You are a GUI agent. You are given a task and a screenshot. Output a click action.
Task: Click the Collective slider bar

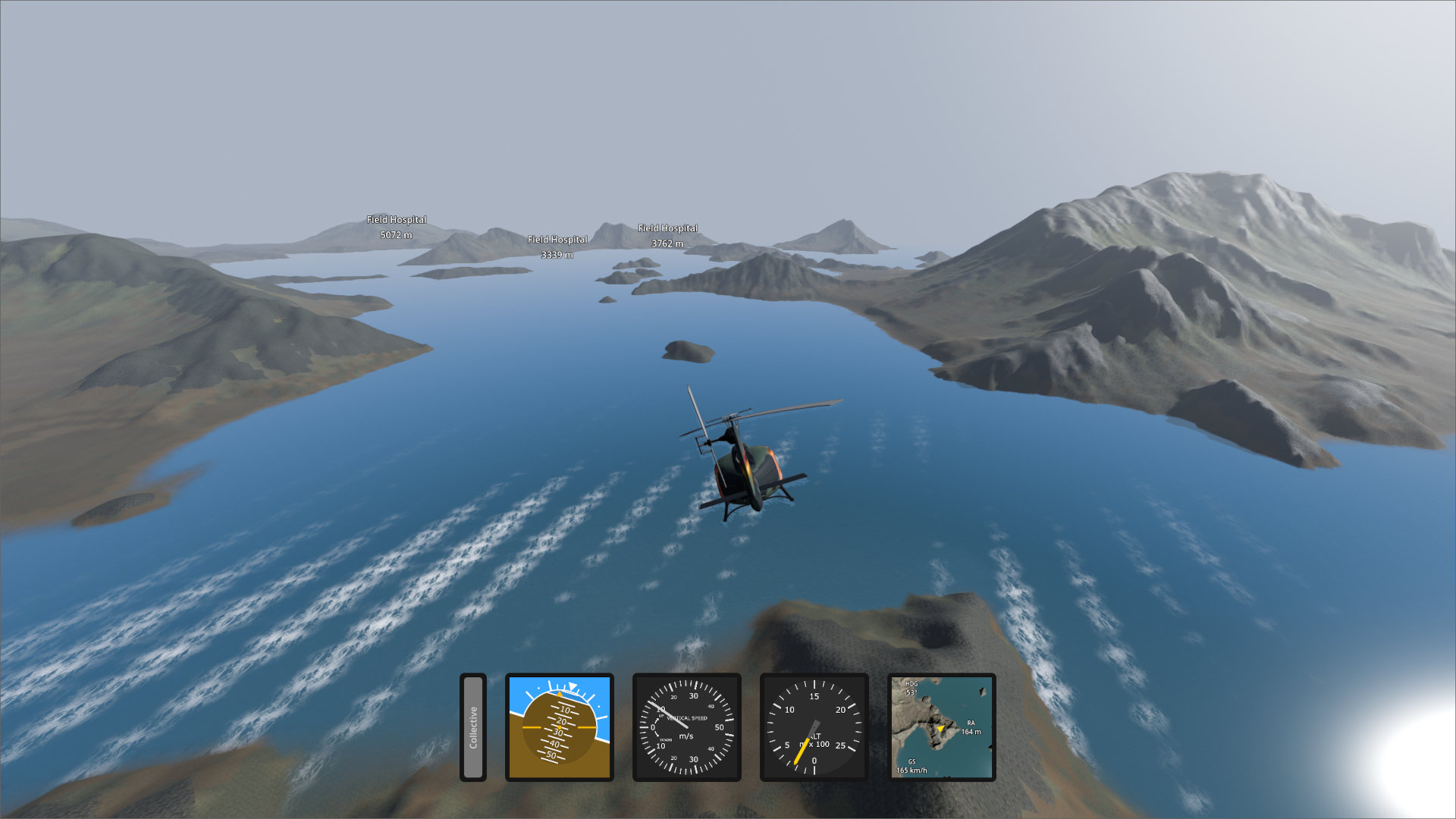[473, 727]
